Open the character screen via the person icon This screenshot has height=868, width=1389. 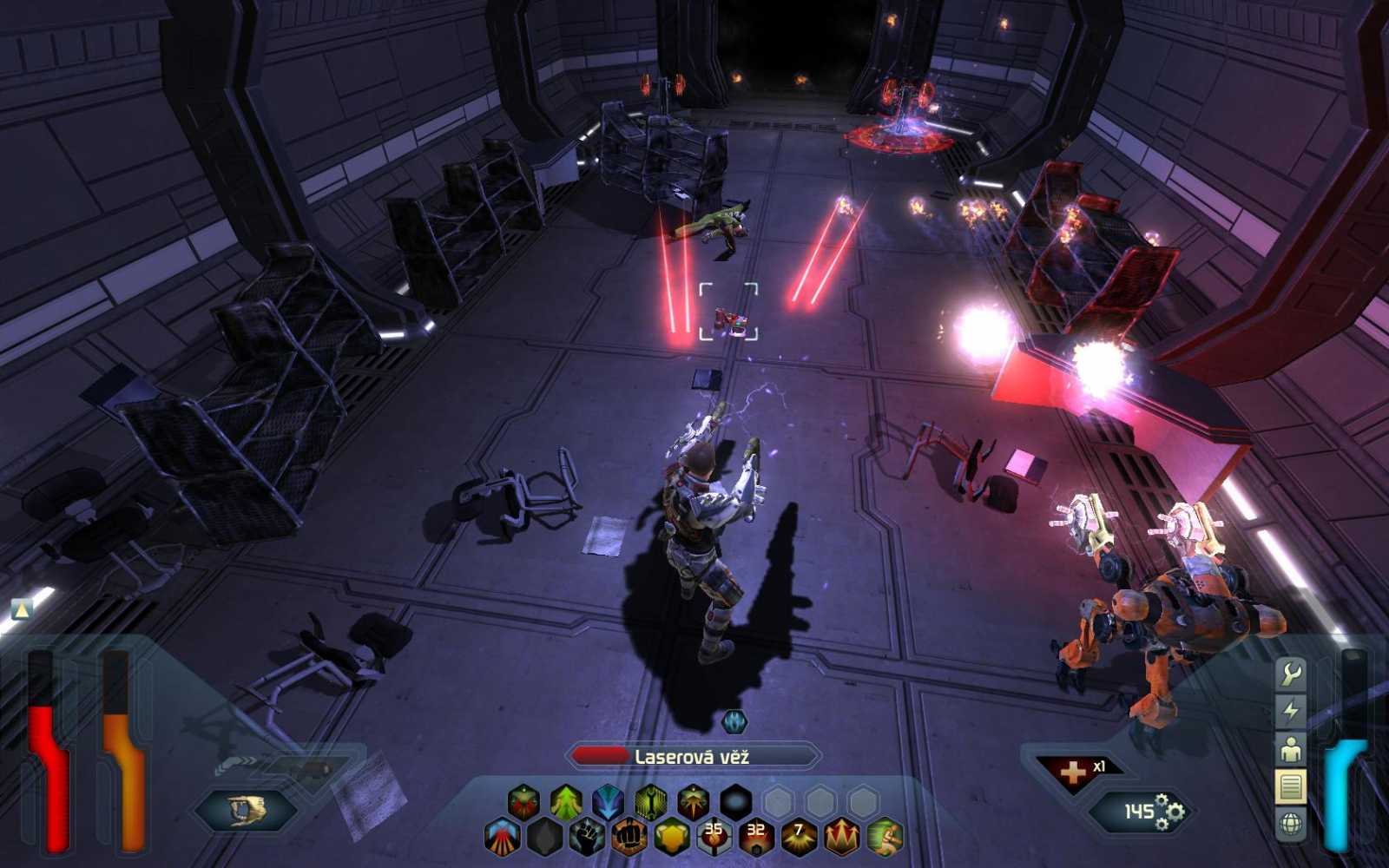click(1291, 748)
